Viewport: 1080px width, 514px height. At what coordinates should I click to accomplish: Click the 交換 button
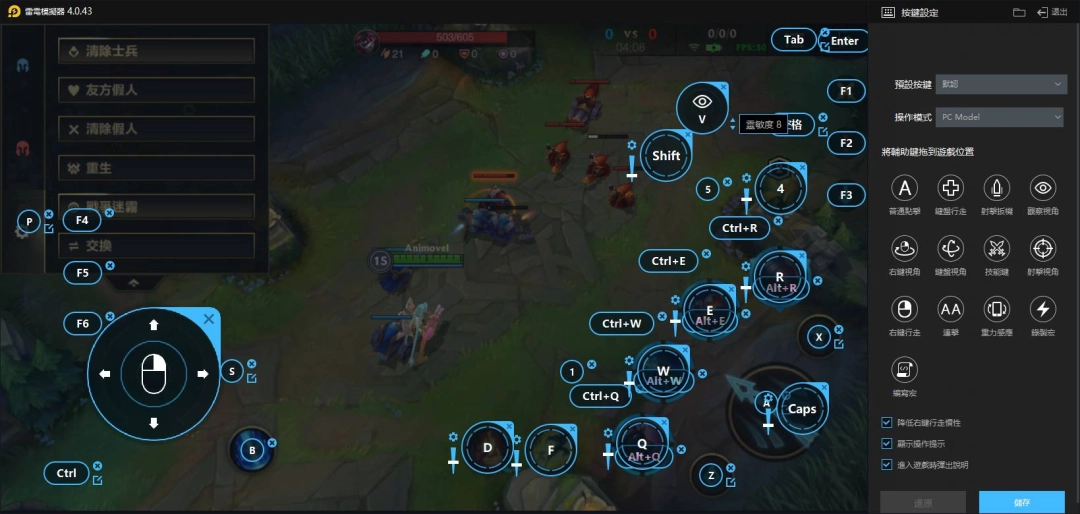coord(156,246)
